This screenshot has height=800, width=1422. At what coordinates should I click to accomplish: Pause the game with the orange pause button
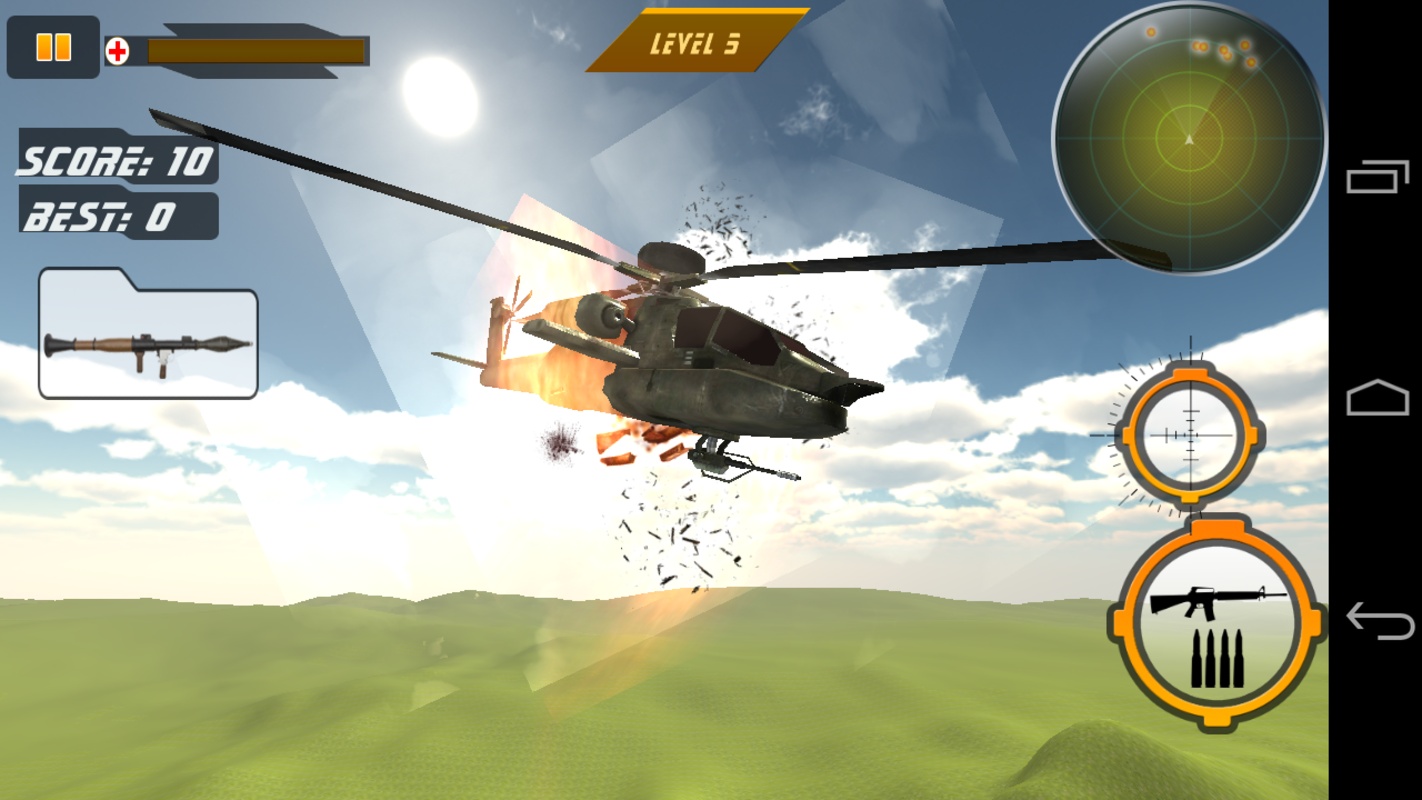(53, 47)
